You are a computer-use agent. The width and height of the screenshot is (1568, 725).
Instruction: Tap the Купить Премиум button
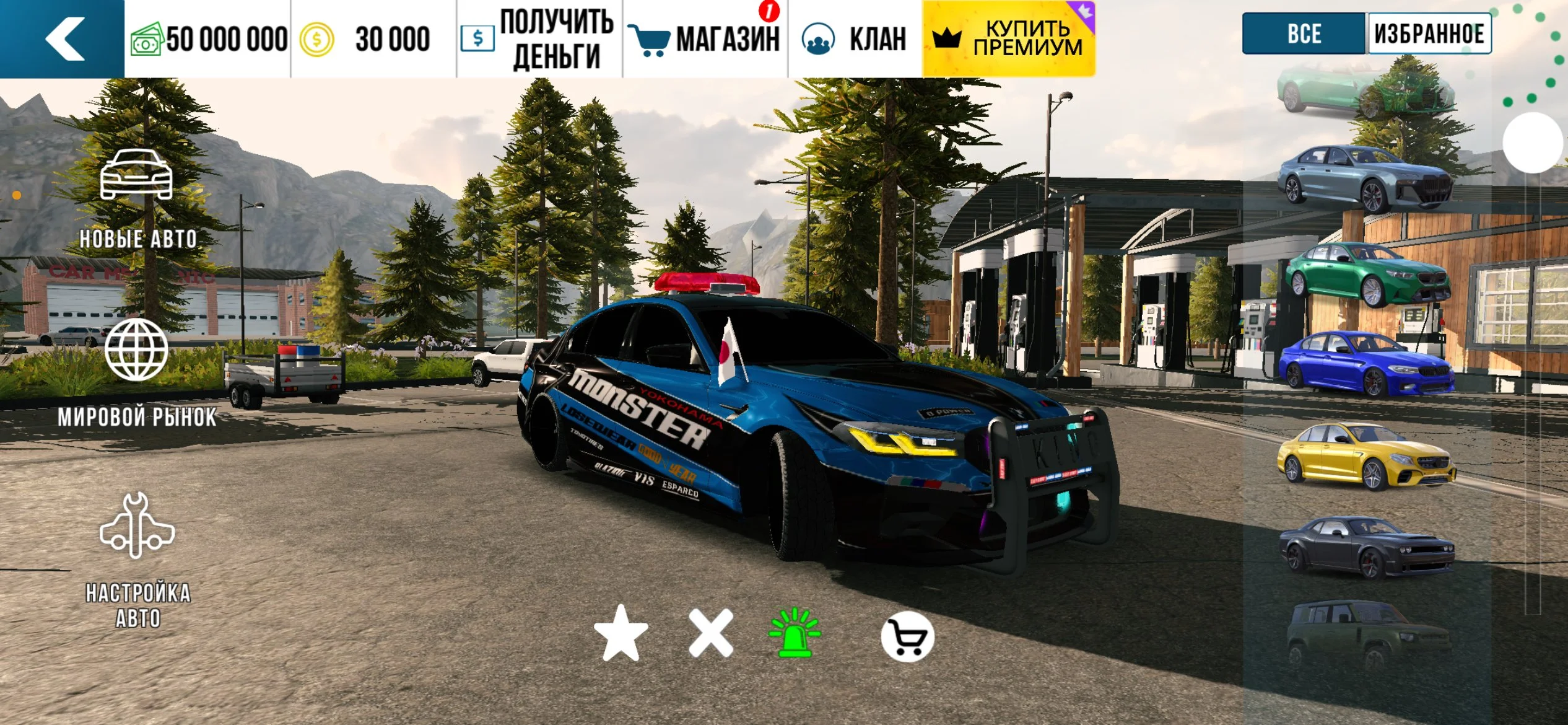[x=1009, y=39]
